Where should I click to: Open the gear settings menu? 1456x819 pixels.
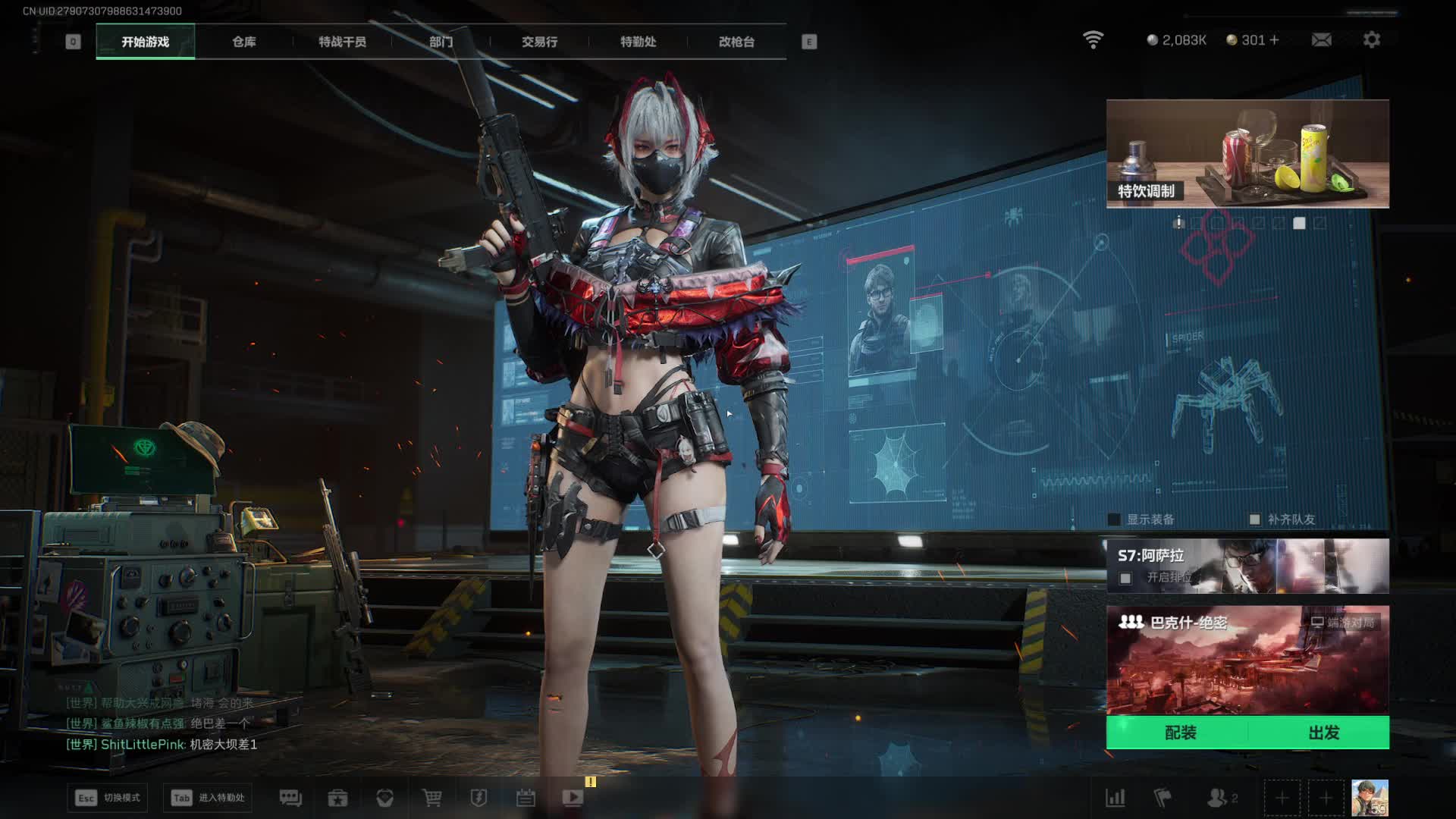(x=1371, y=39)
